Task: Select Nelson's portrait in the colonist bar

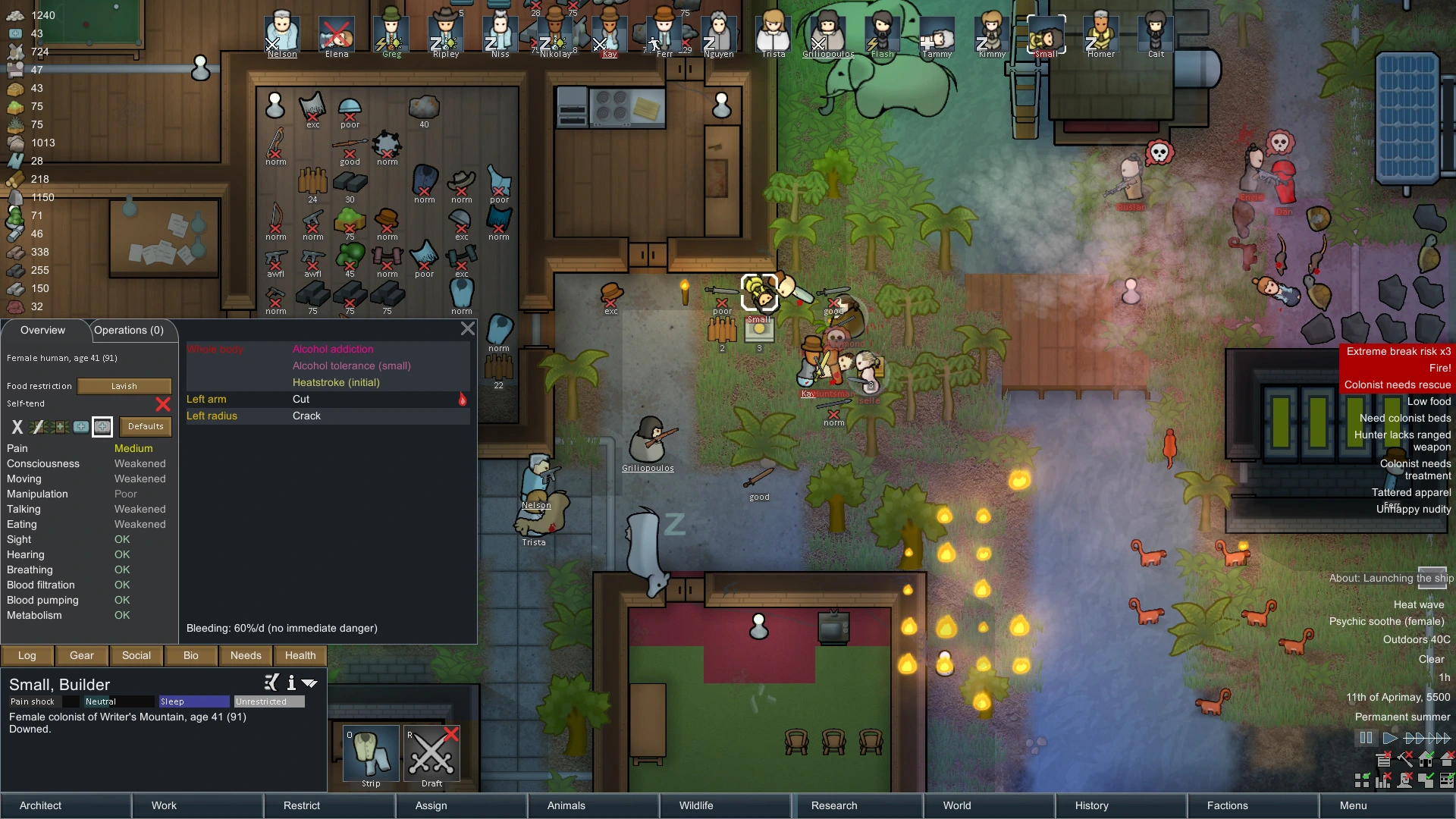Action: pyautogui.click(x=281, y=33)
